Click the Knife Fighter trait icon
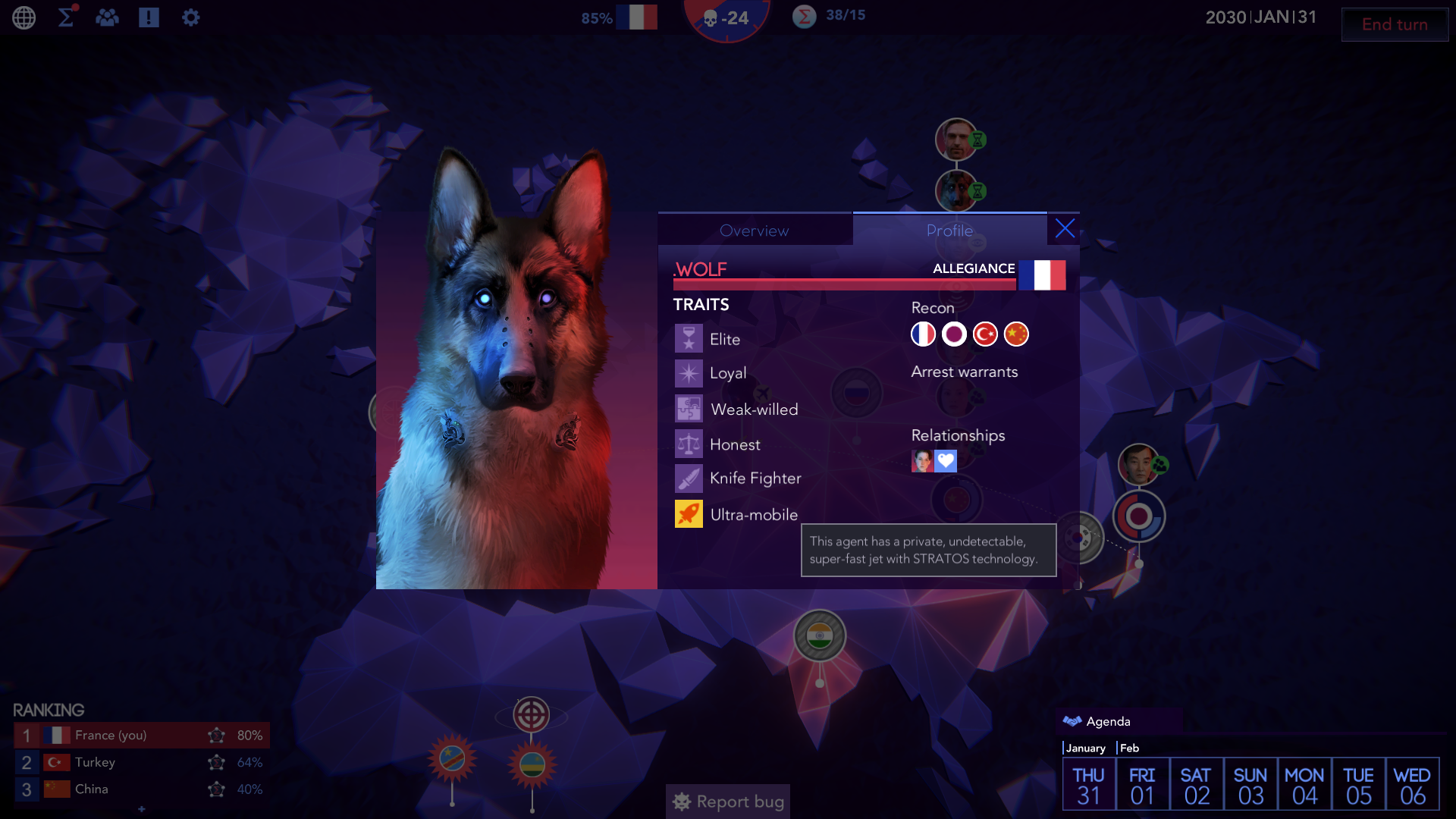 point(689,479)
